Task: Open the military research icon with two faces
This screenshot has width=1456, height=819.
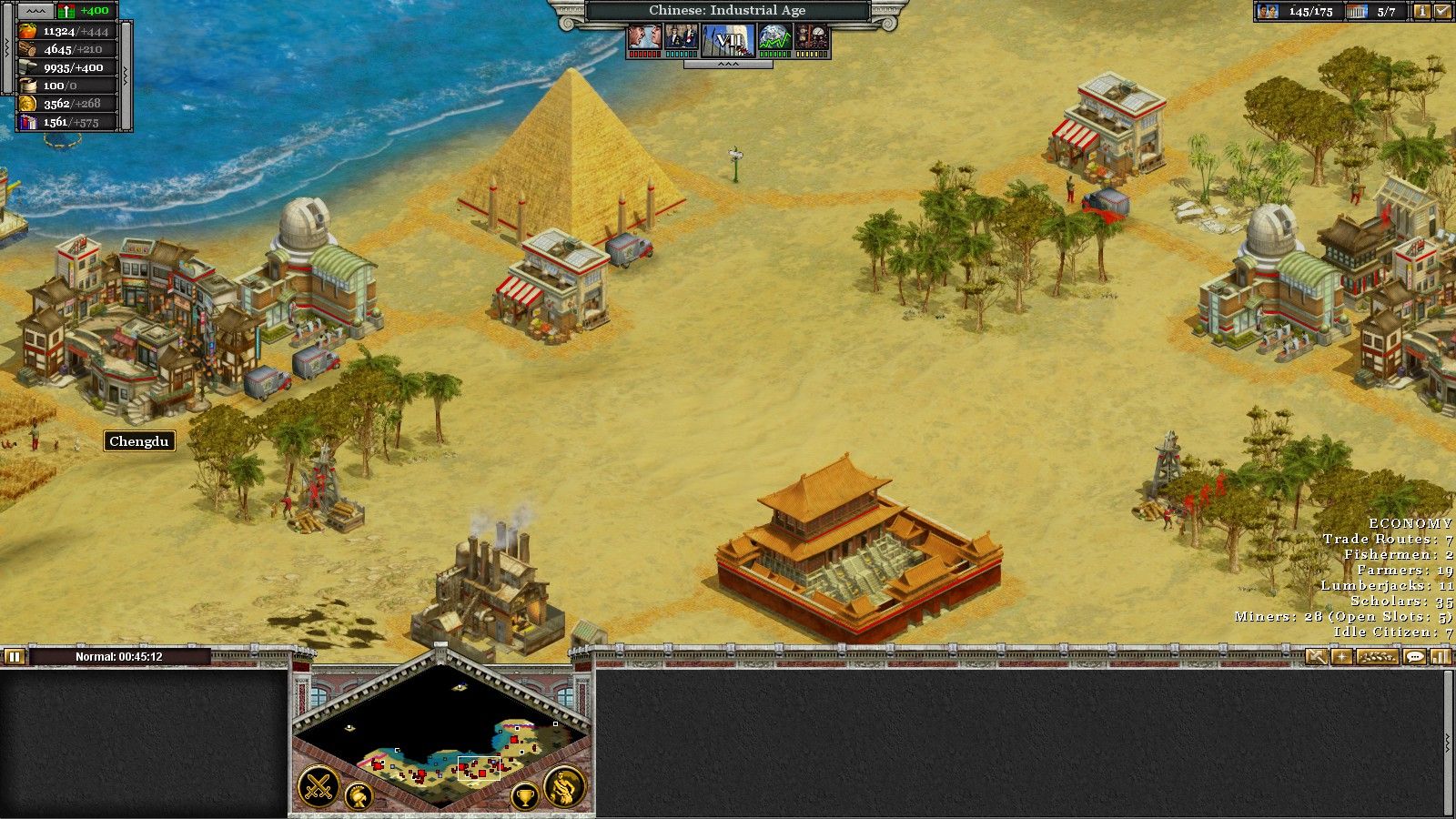Action: [x=644, y=38]
